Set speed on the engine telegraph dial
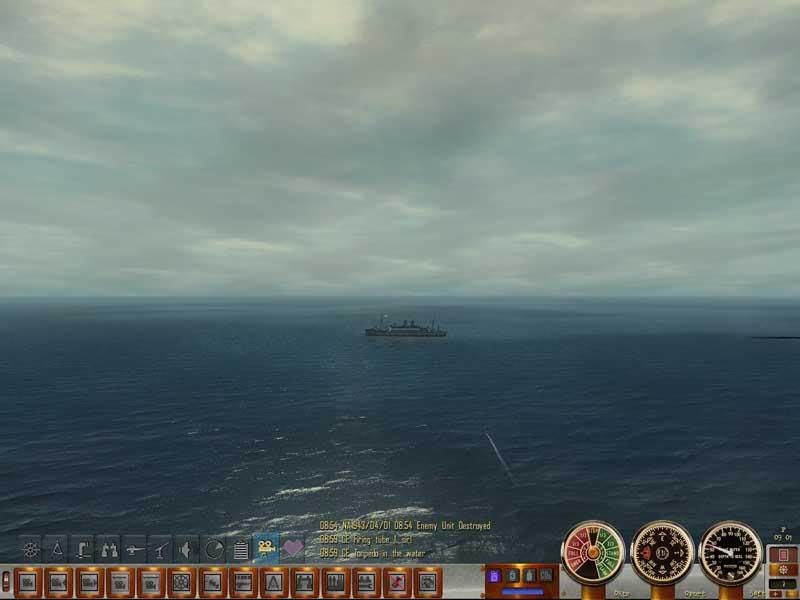This screenshot has height=600, width=800. click(x=593, y=552)
